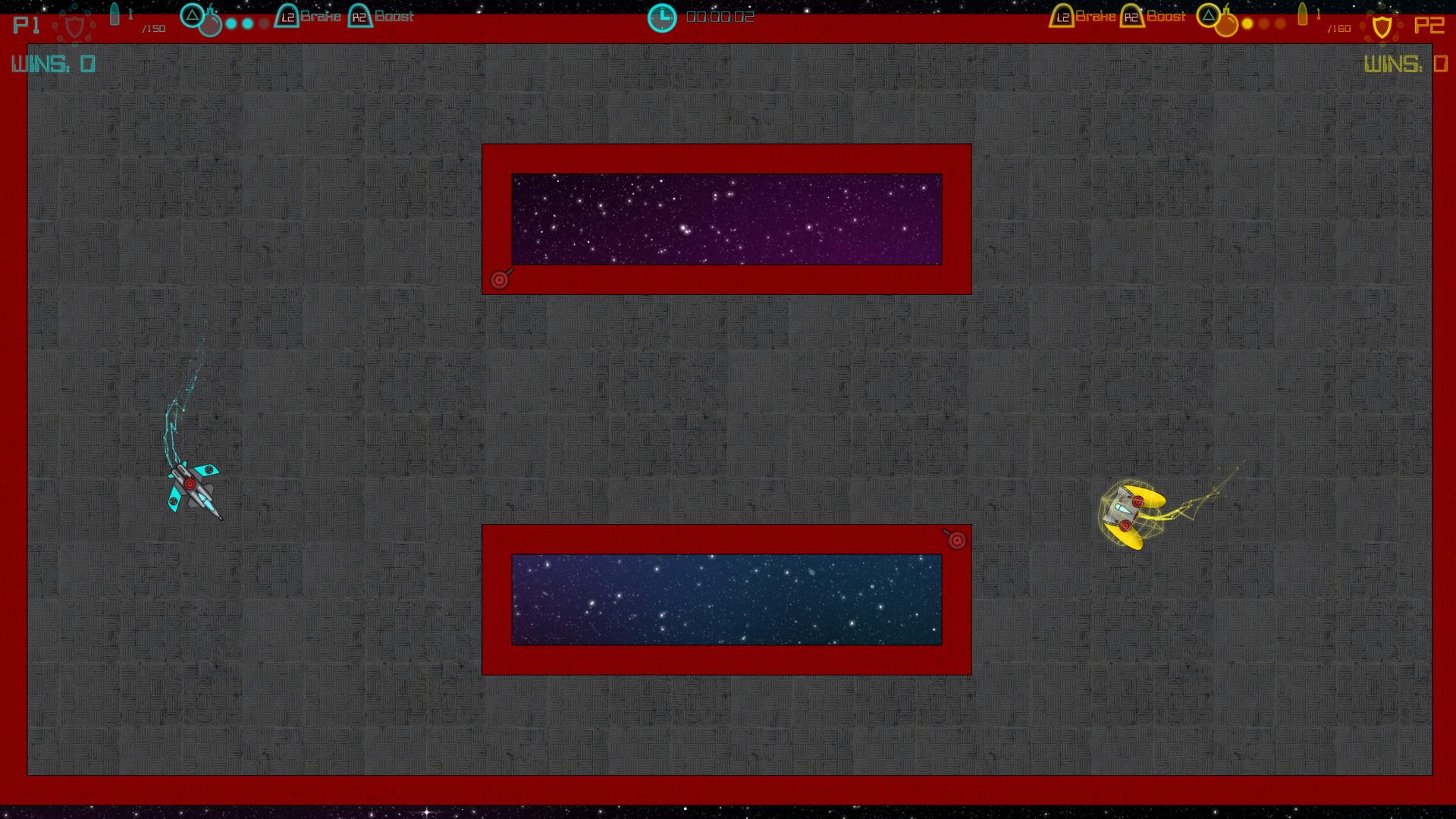This screenshot has width=1456, height=819.
Task: Click the R2 Boost button icon for Player 1
Action: [359, 16]
